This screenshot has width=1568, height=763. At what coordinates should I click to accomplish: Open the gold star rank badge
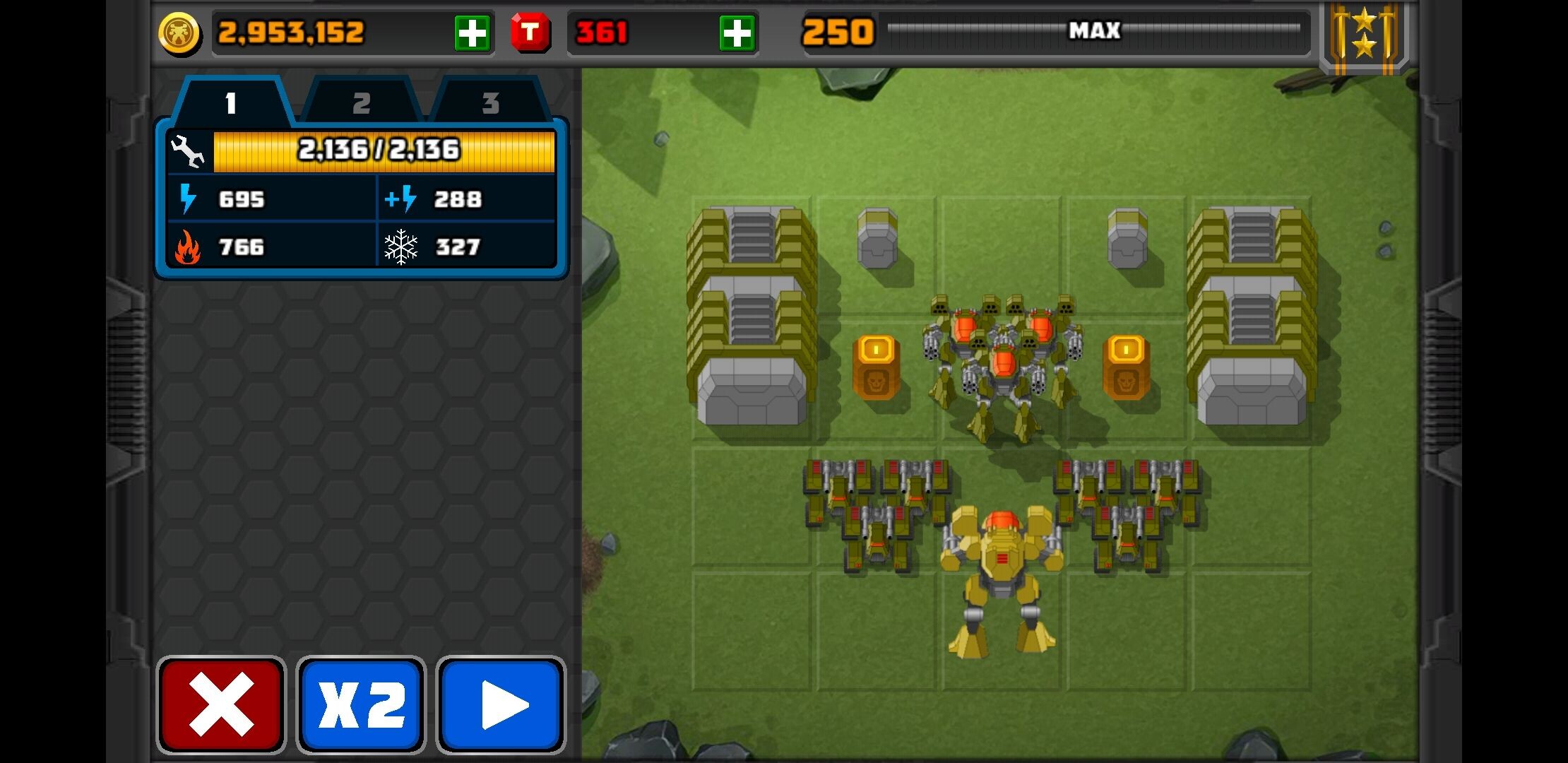click(1364, 35)
